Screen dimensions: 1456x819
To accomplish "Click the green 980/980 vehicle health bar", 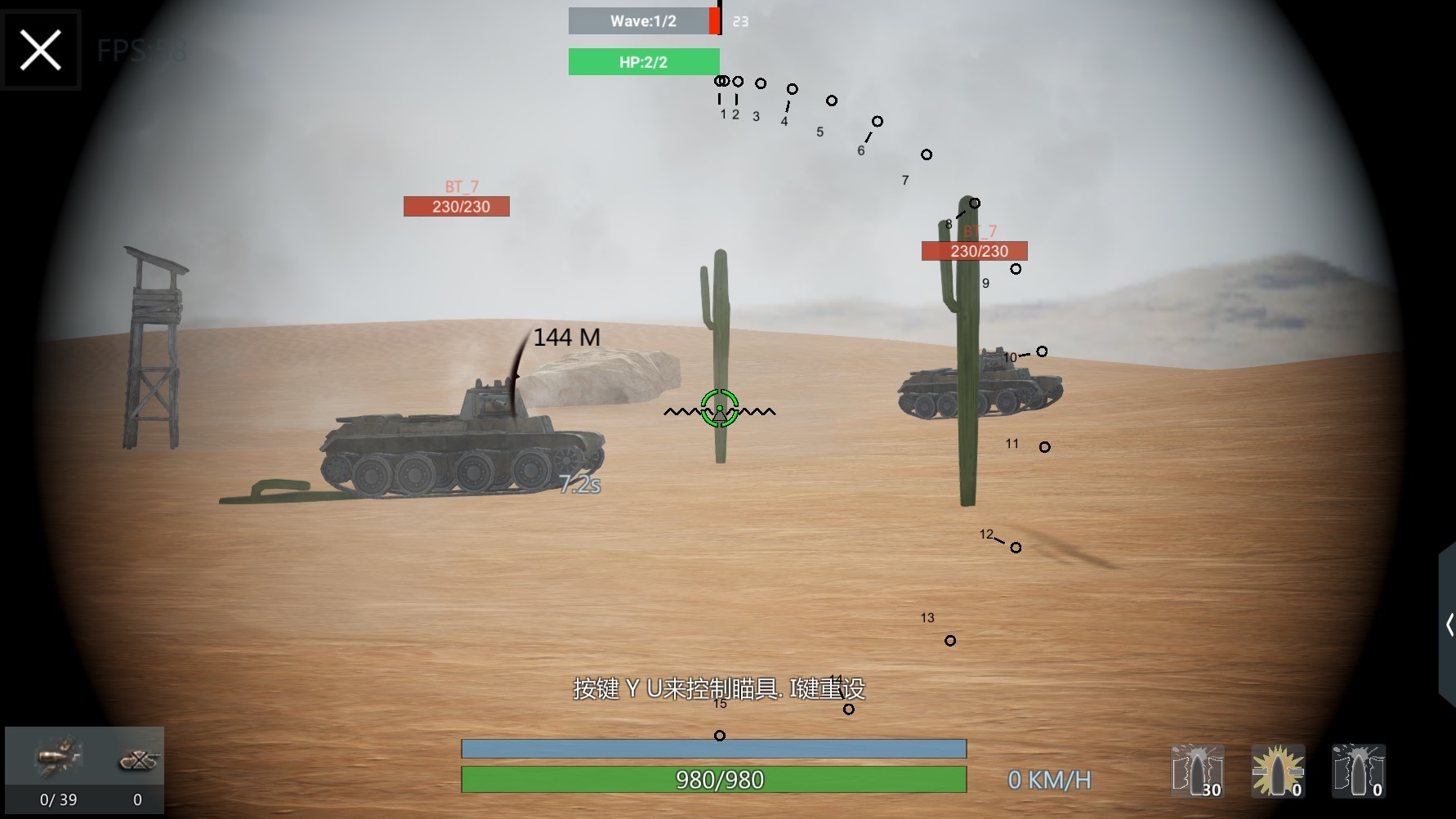I will 714,780.
